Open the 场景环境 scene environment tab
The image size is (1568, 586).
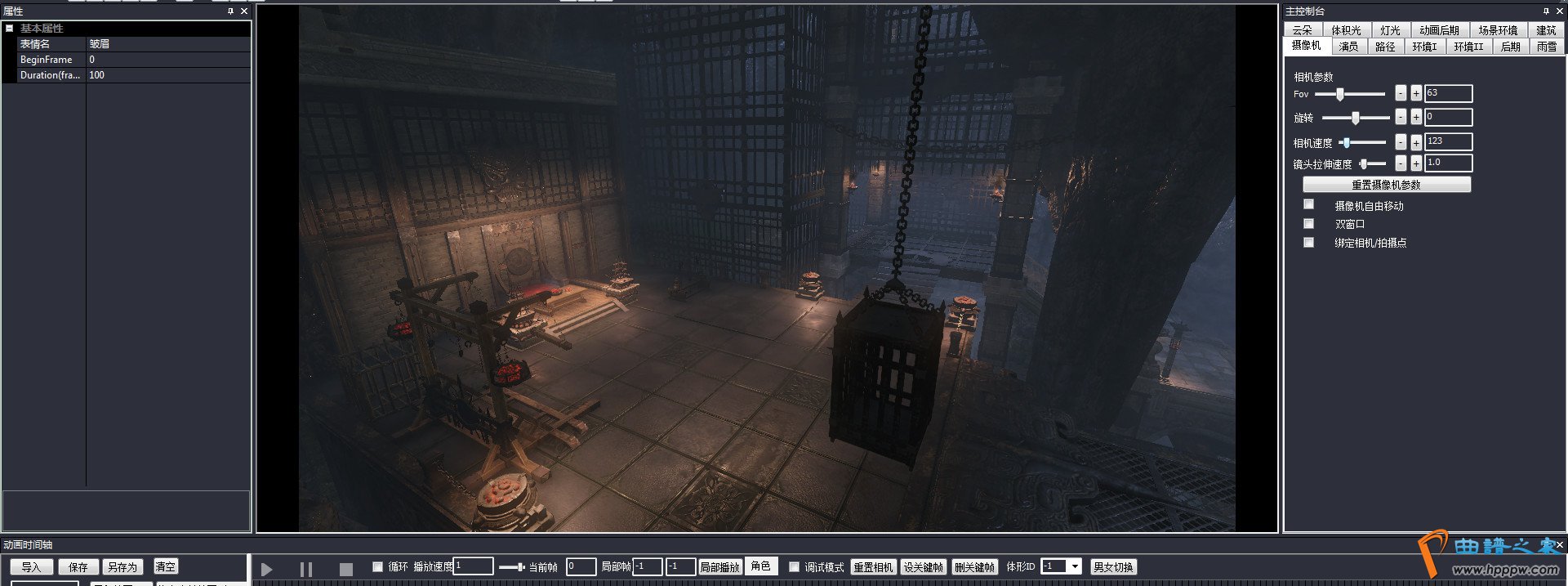(x=1497, y=30)
